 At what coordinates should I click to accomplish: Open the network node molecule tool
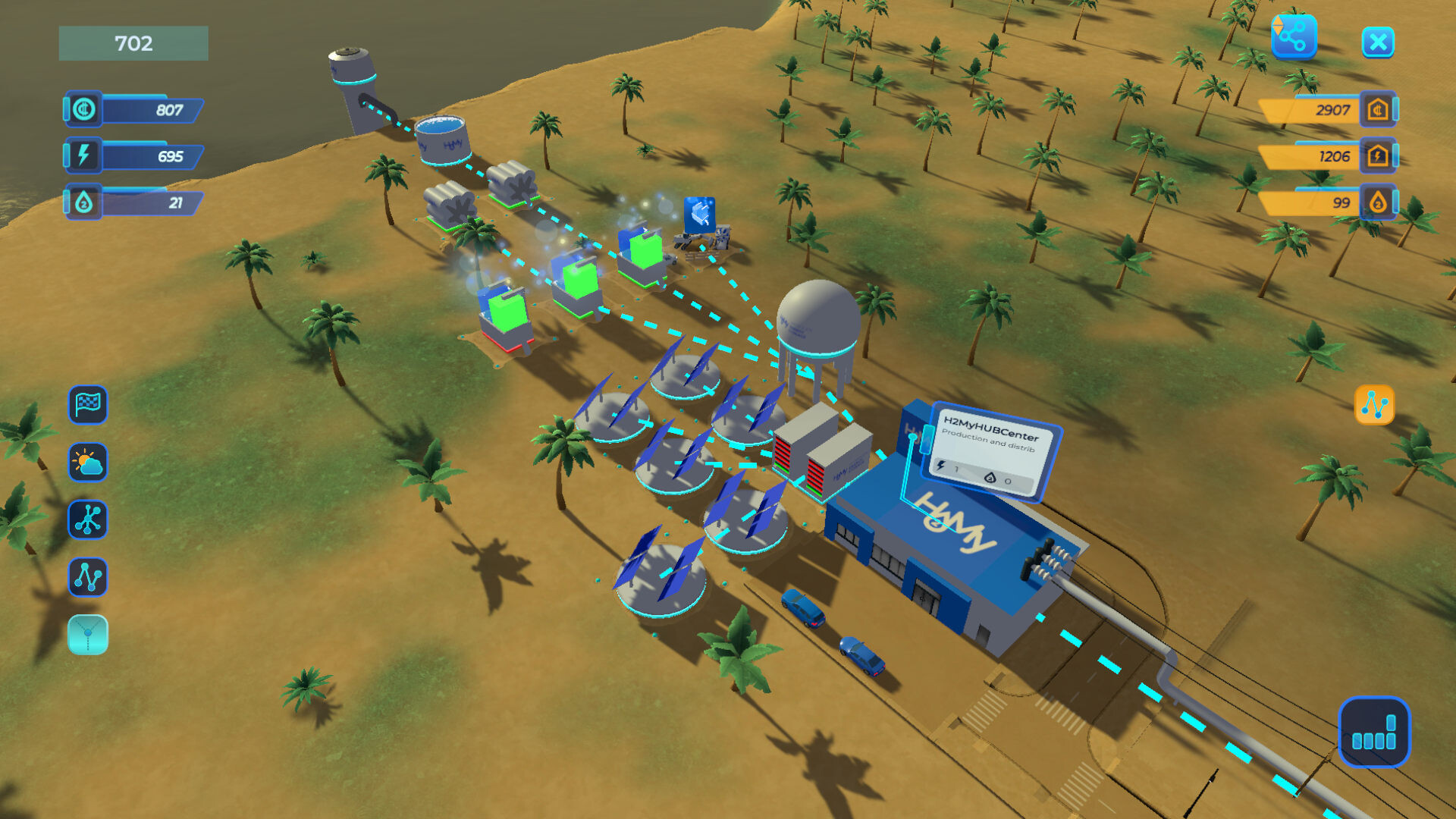(x=86, y=520)
